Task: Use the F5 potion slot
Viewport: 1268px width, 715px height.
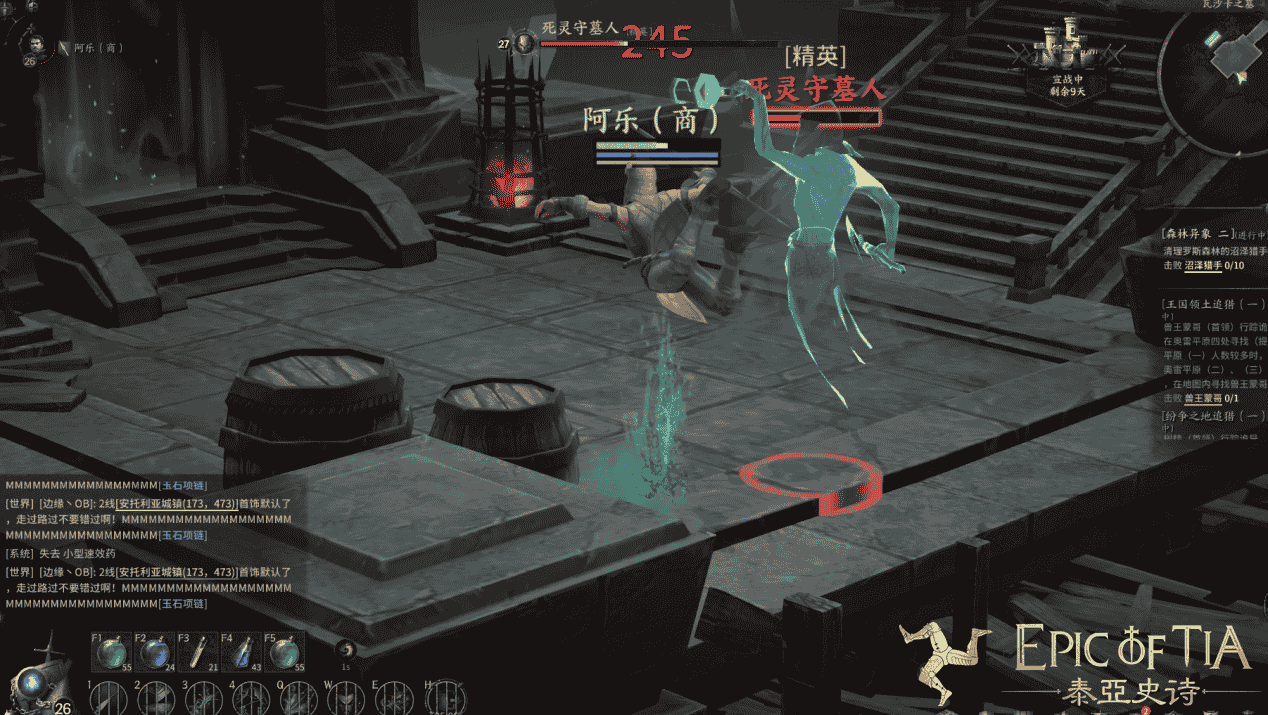Action: click(282, 653)
